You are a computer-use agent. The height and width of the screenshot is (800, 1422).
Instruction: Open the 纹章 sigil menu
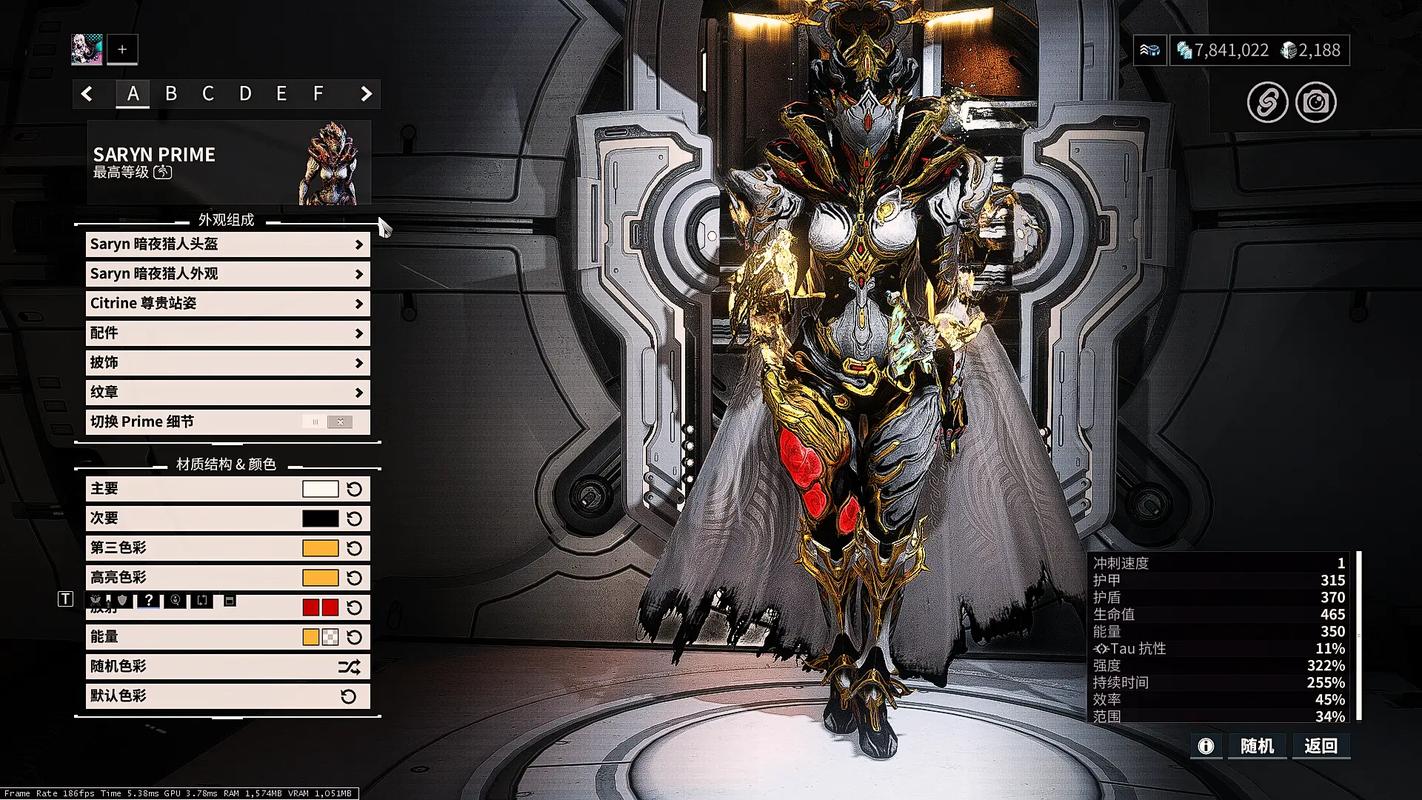pyautogui.click(x=227, y=392)
